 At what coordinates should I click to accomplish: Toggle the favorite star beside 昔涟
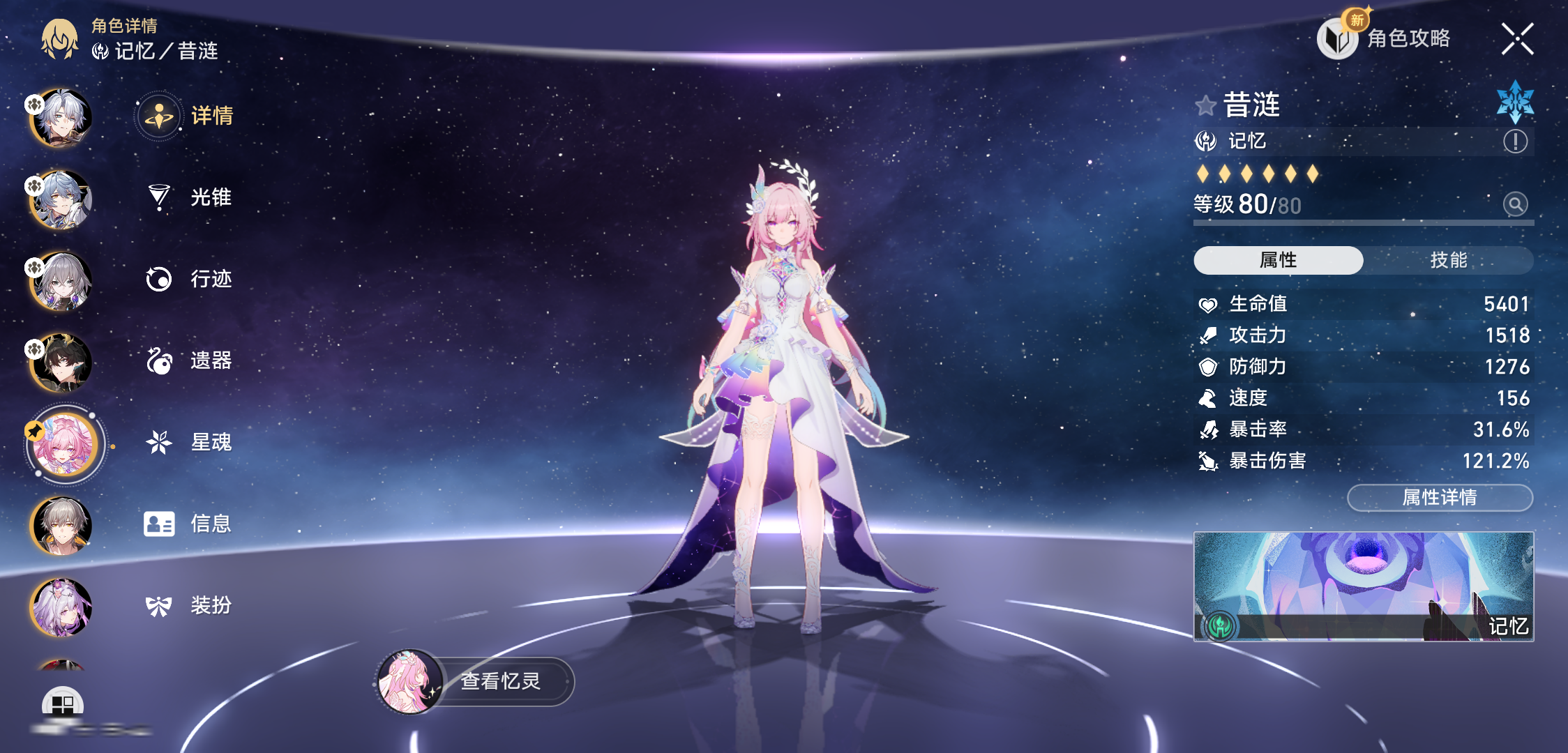click(x=1205, y=105)
